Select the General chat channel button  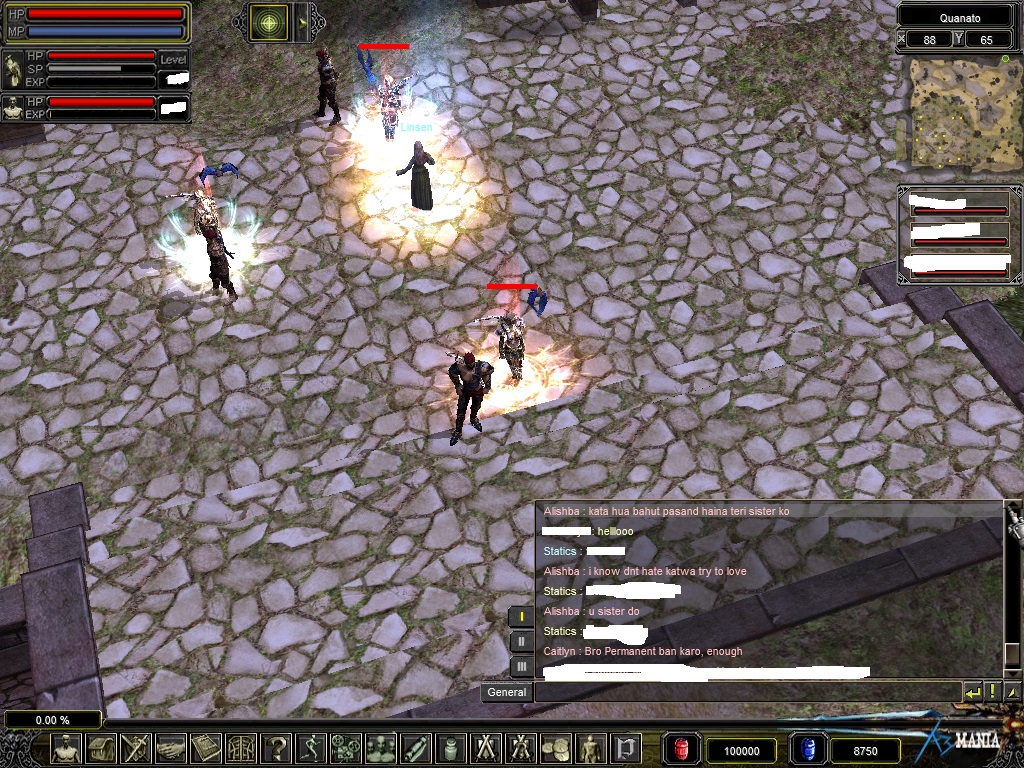click(507, 692)
